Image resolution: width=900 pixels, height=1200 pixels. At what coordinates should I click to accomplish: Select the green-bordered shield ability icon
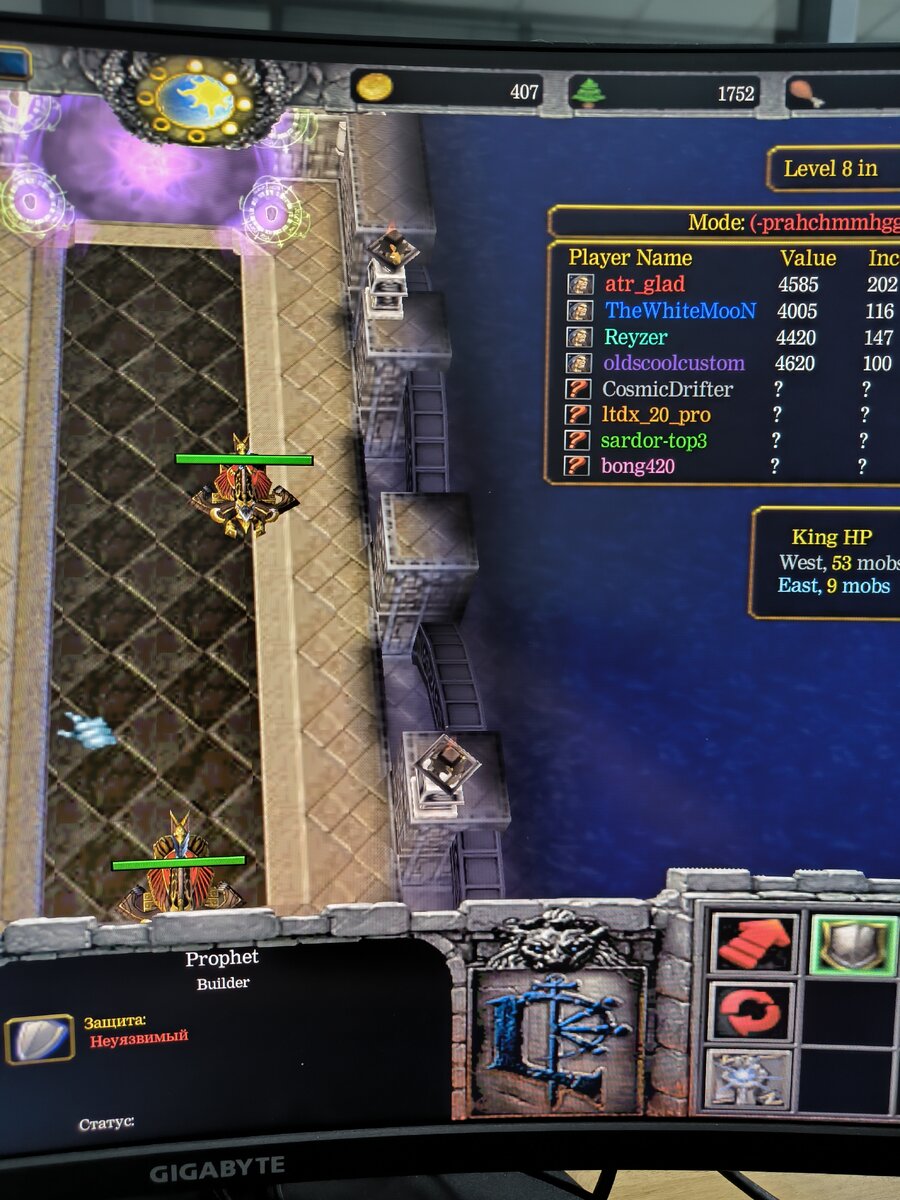tap(853, 944)
